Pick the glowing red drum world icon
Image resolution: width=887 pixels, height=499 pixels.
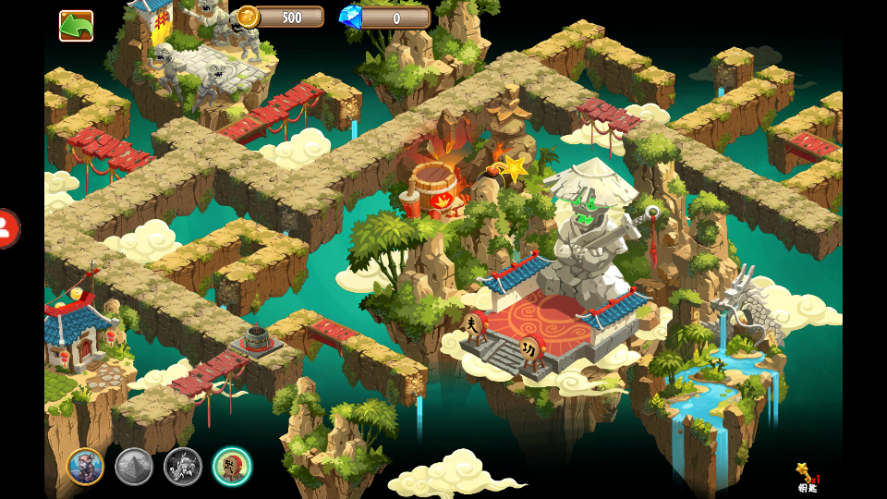(232, 465)
